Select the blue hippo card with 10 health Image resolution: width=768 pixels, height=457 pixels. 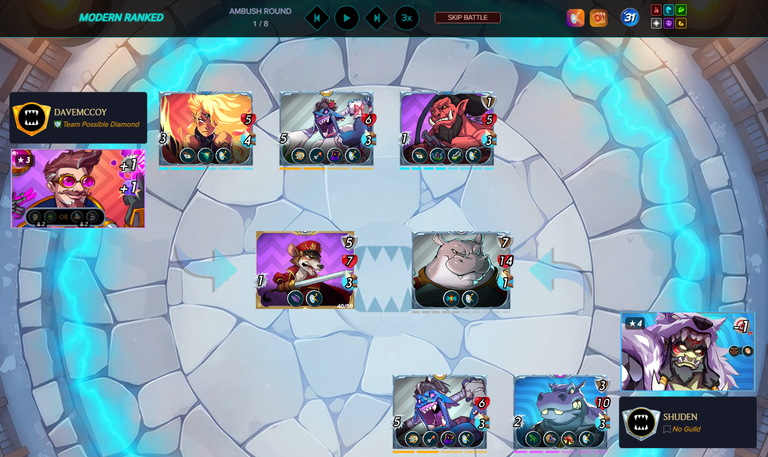coord(560,411)
